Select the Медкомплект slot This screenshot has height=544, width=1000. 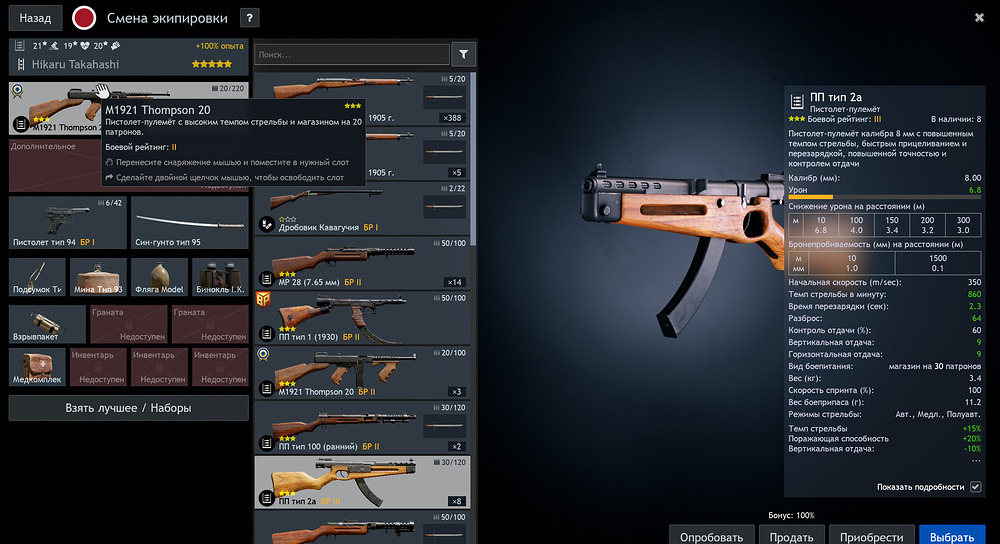click(x=38, y=367)
